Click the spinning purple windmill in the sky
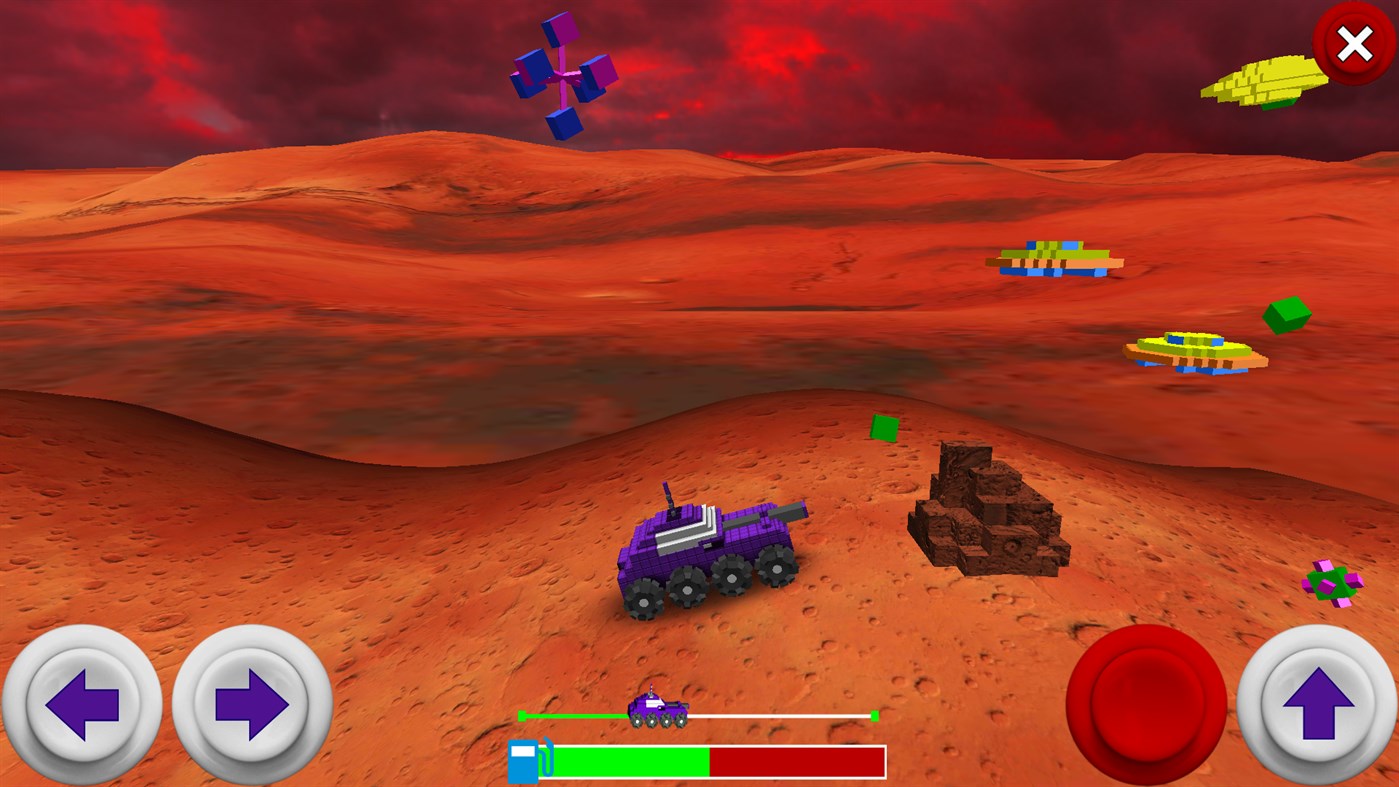Image resolution: width=1399 pixels, height=787 pixels. (x=560, y=75)
